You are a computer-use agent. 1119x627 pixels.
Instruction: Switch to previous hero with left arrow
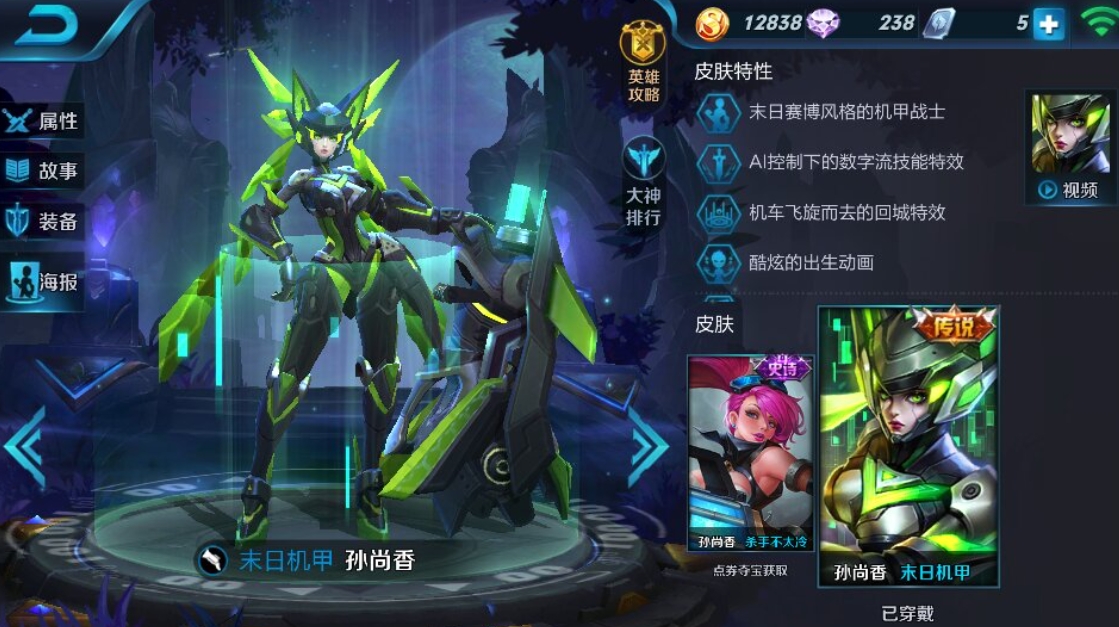point(25,446)
